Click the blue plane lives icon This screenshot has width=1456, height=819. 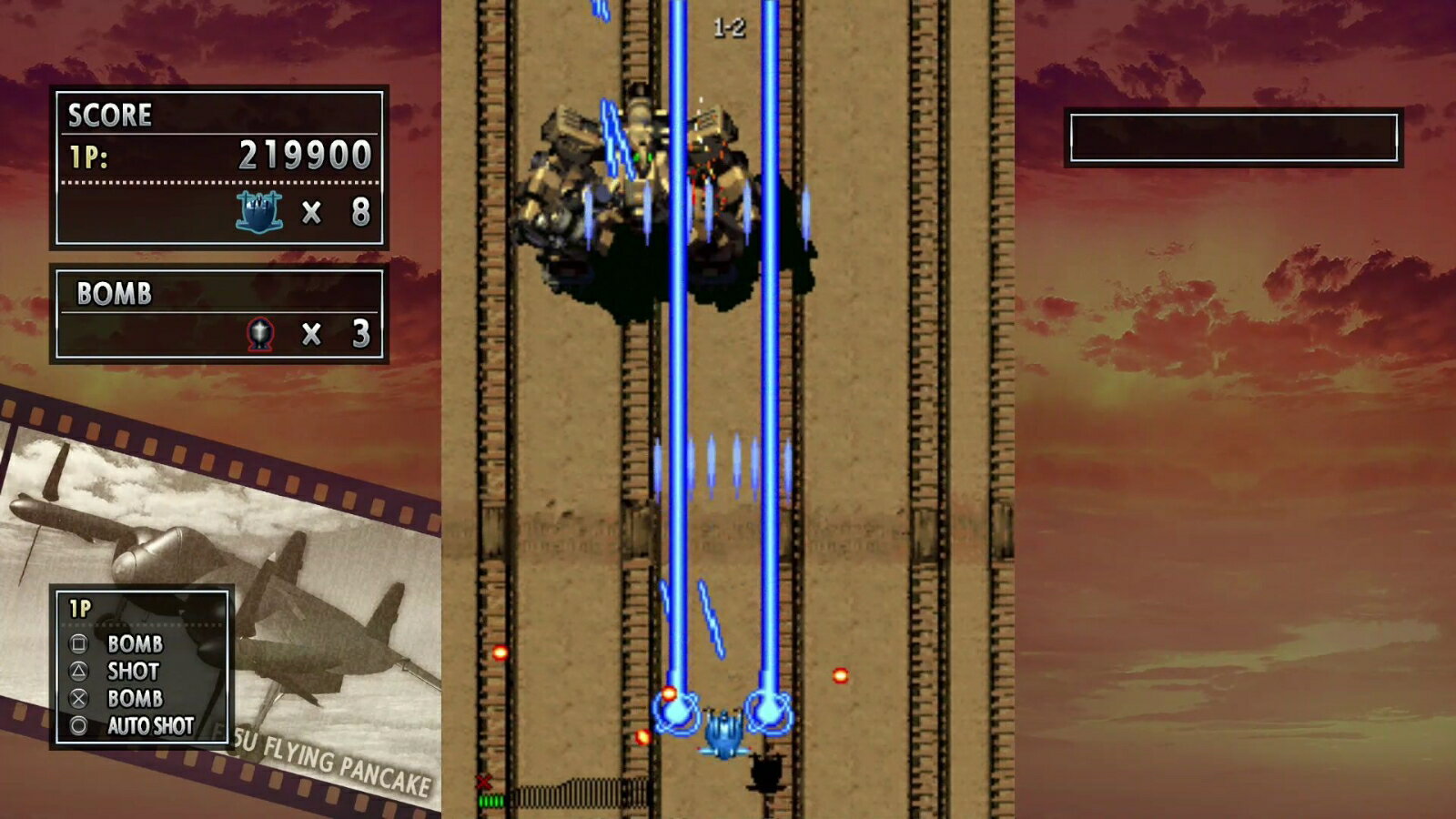(x=259, y=212)
